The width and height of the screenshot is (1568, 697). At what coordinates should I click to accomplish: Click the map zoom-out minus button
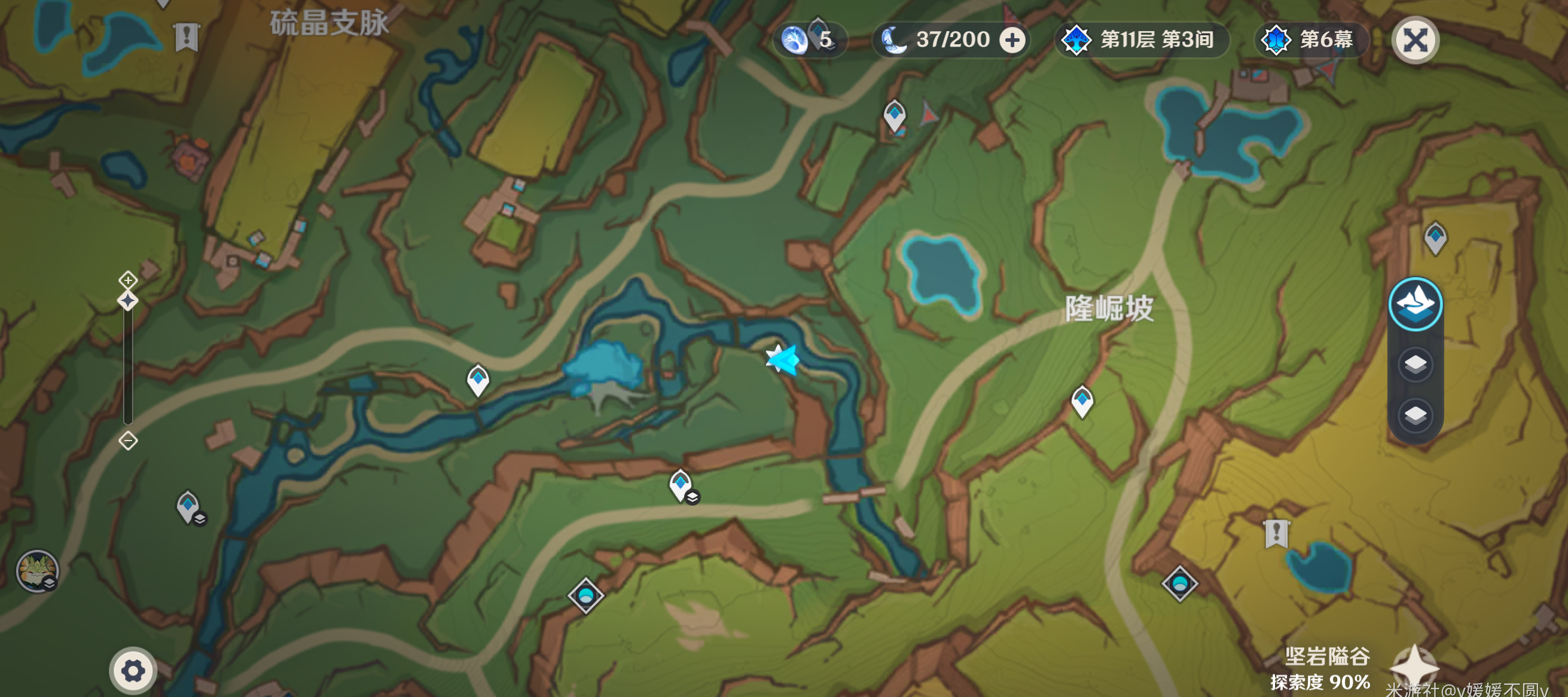click(x=128, y=441)
